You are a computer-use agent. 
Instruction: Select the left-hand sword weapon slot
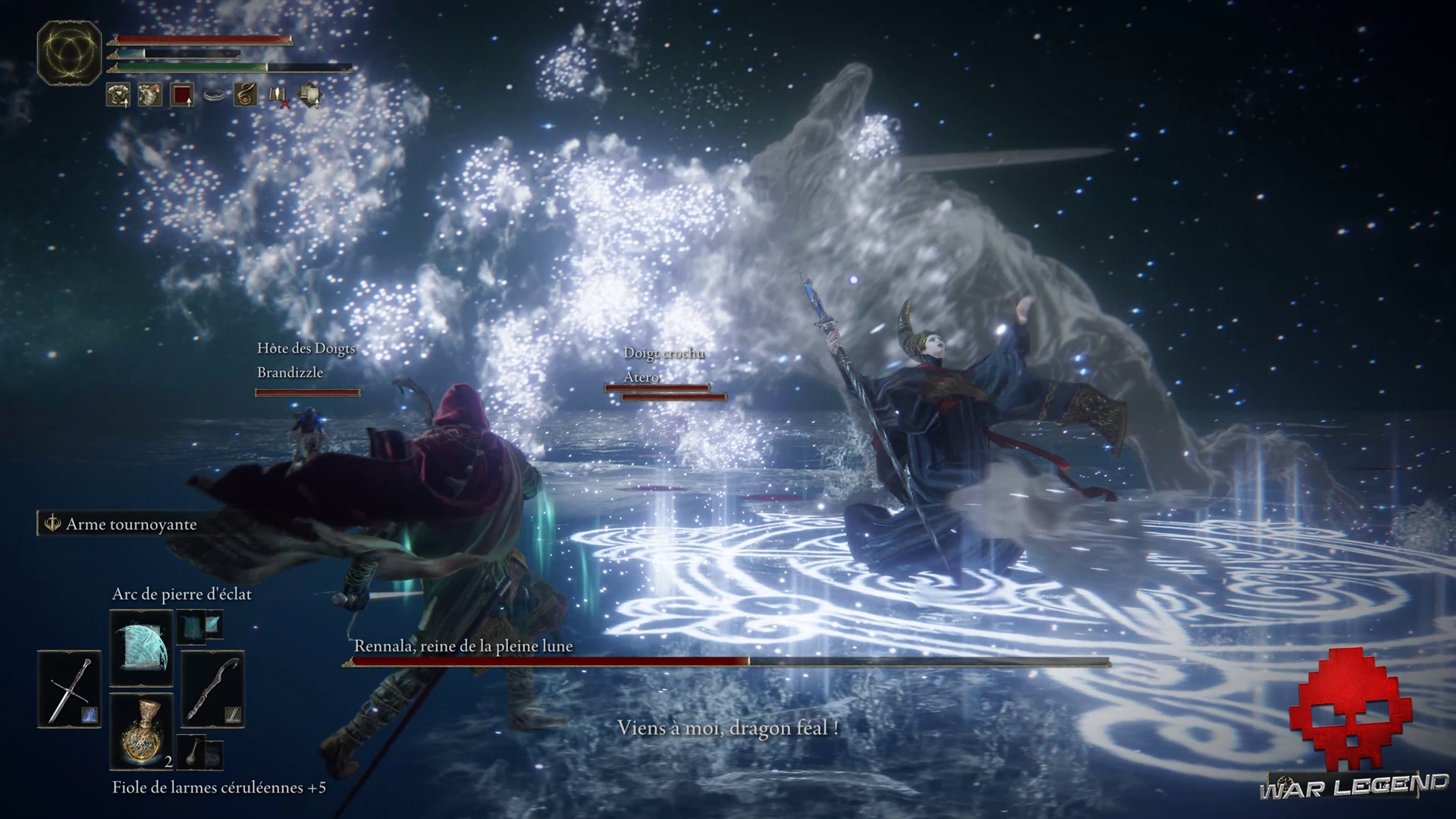[69, 689]
